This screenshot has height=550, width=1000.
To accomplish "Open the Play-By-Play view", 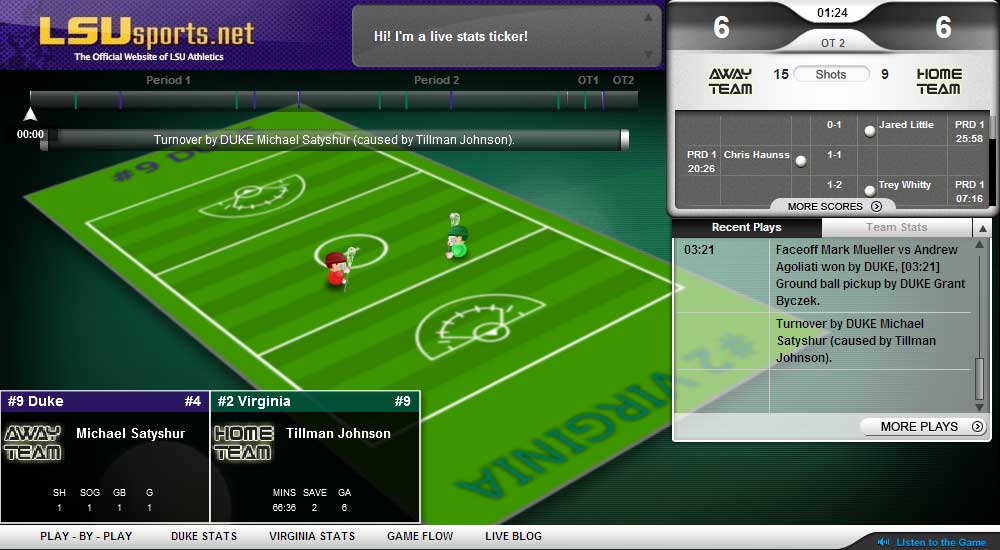I will point(86,536).
